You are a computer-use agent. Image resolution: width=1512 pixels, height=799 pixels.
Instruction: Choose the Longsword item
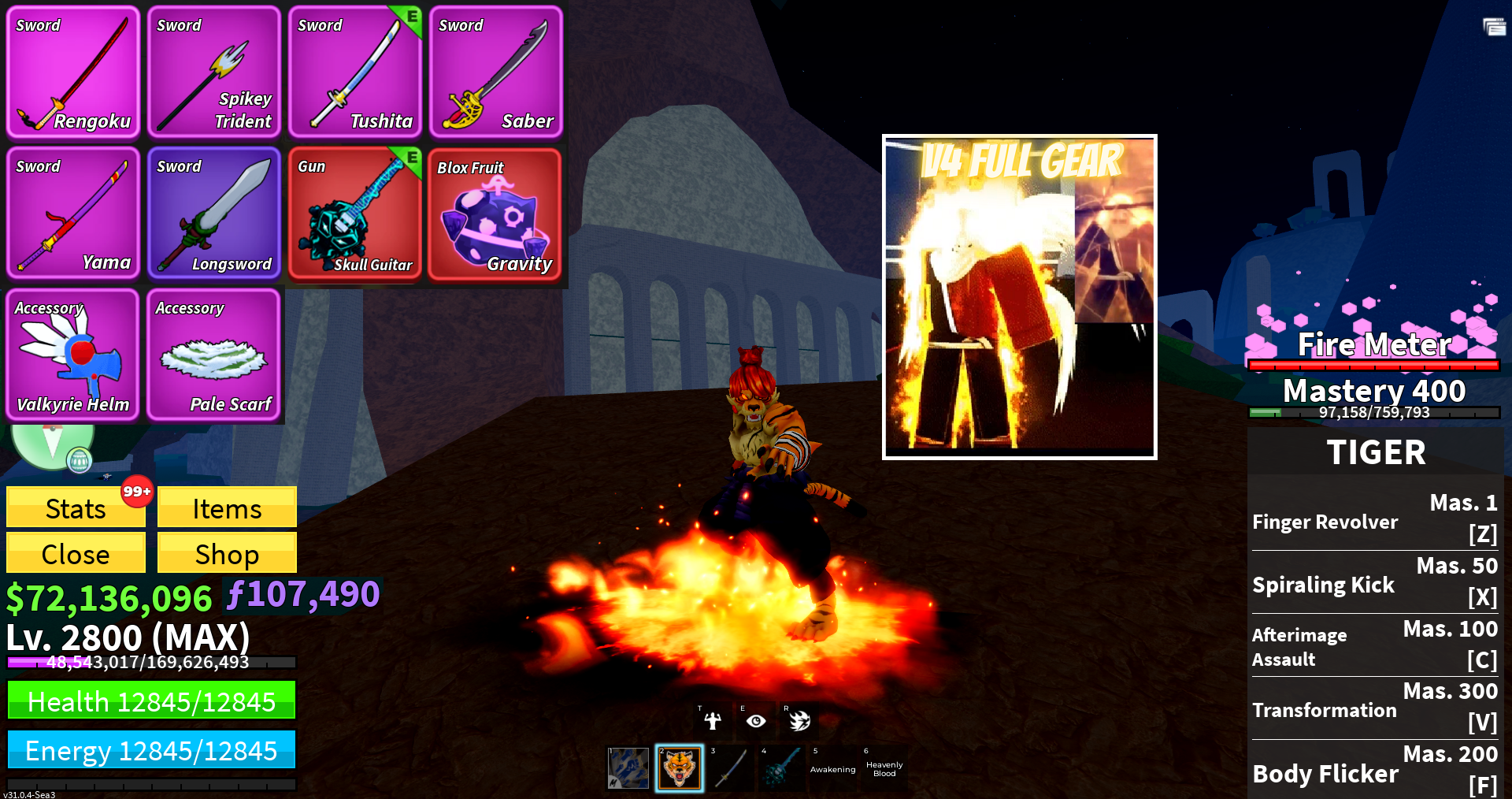pyautogui.click(x=214, y=214)
